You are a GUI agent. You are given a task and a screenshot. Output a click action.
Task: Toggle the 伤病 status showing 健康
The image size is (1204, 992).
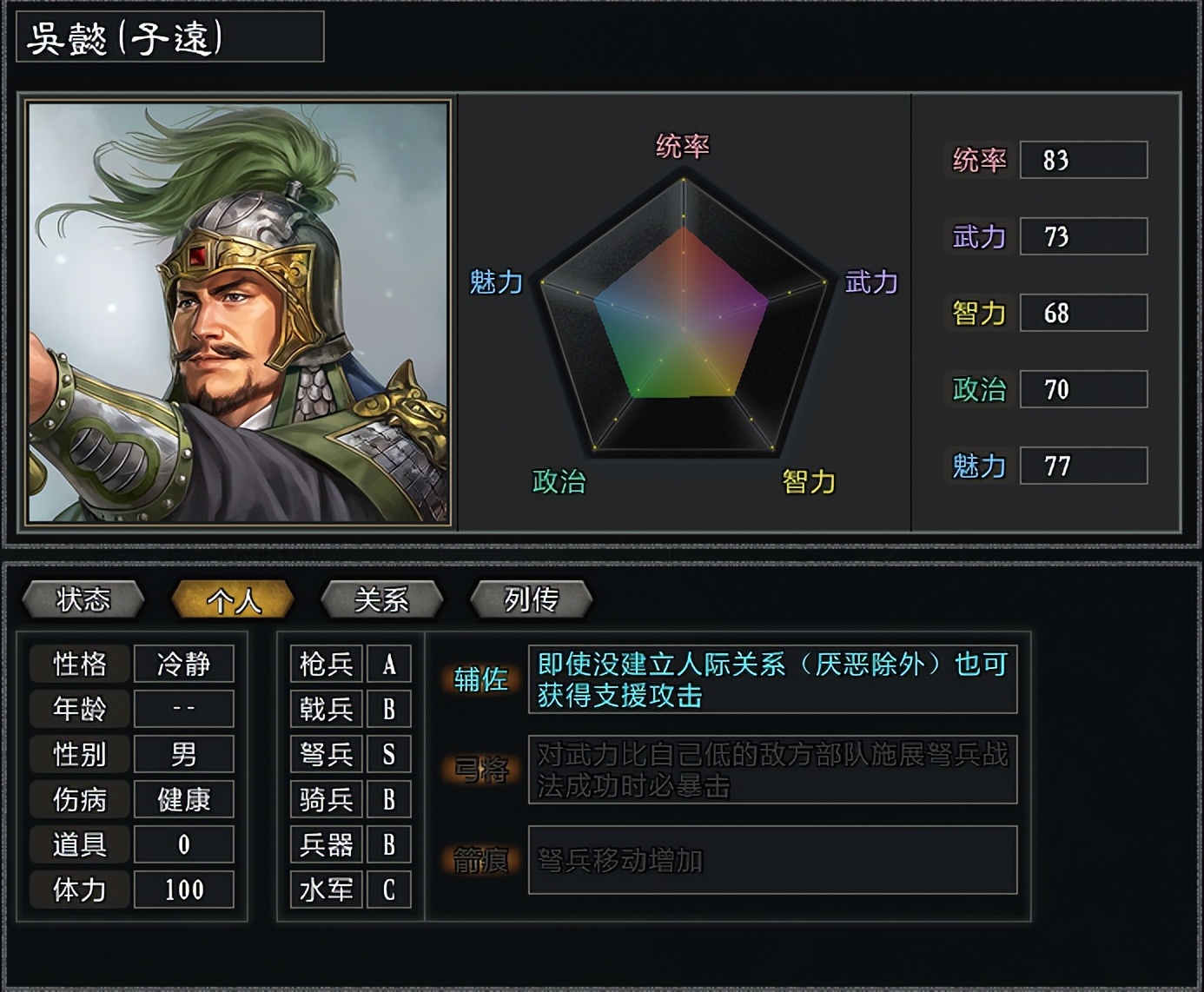coord(184,800)
